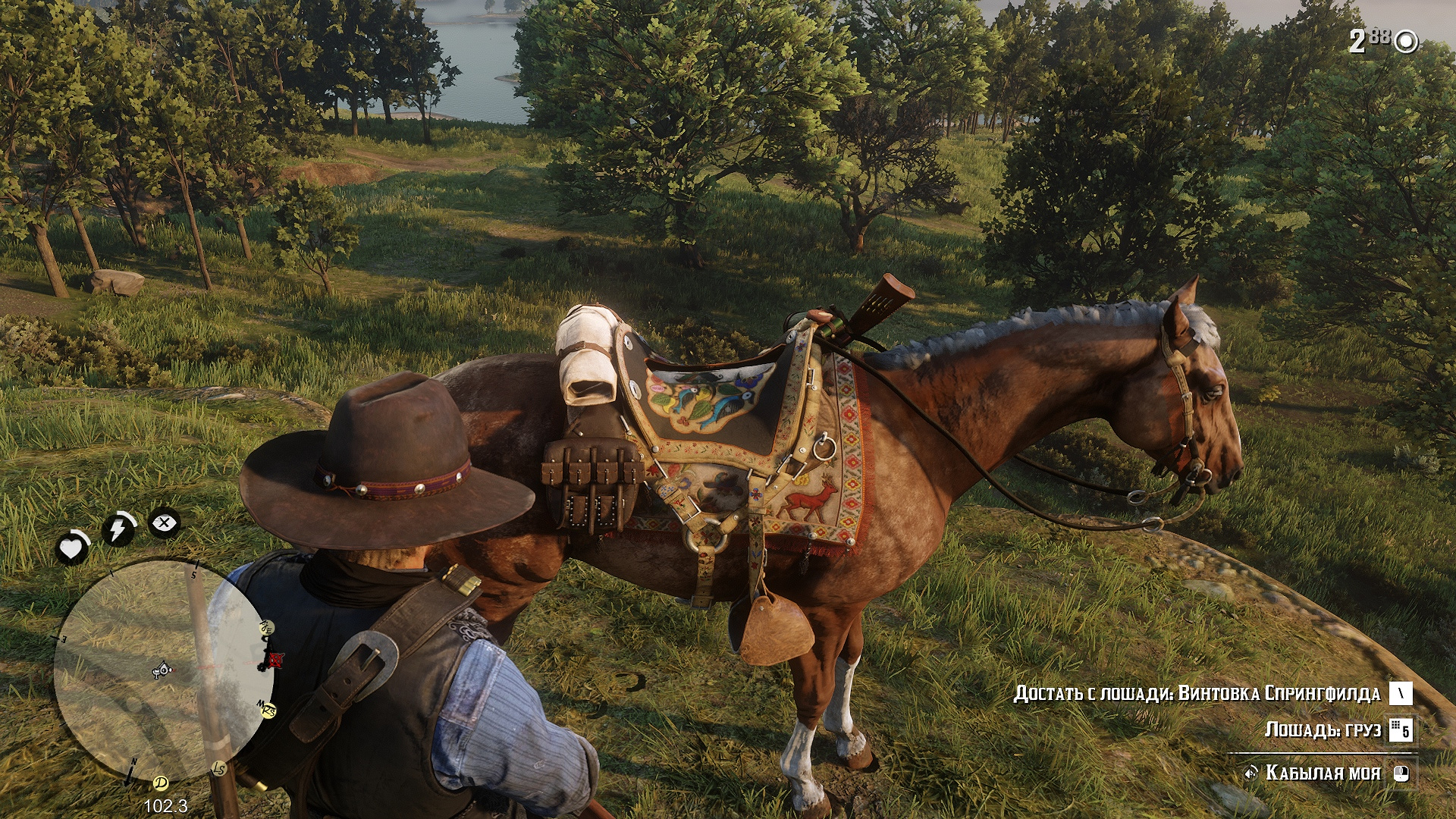This screenshot has height=819, width=1456.
Task: Select the horse name label Кабылая моя
Action: [1323, 773]
